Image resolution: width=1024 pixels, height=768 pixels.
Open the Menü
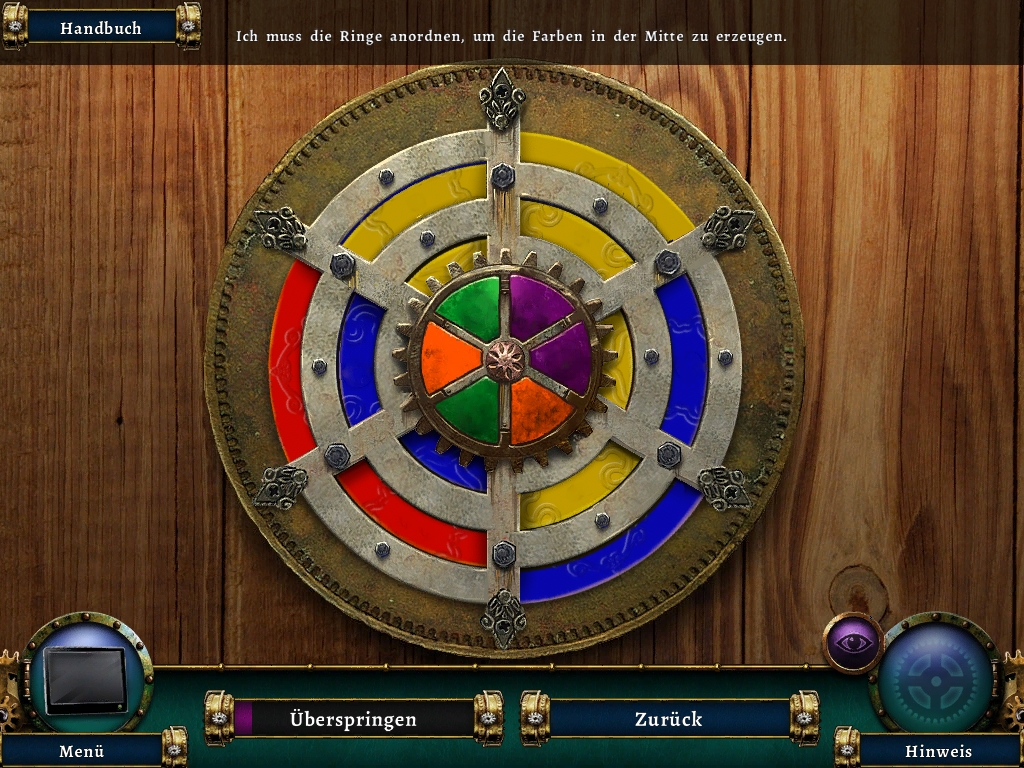(x=82, y=750)
